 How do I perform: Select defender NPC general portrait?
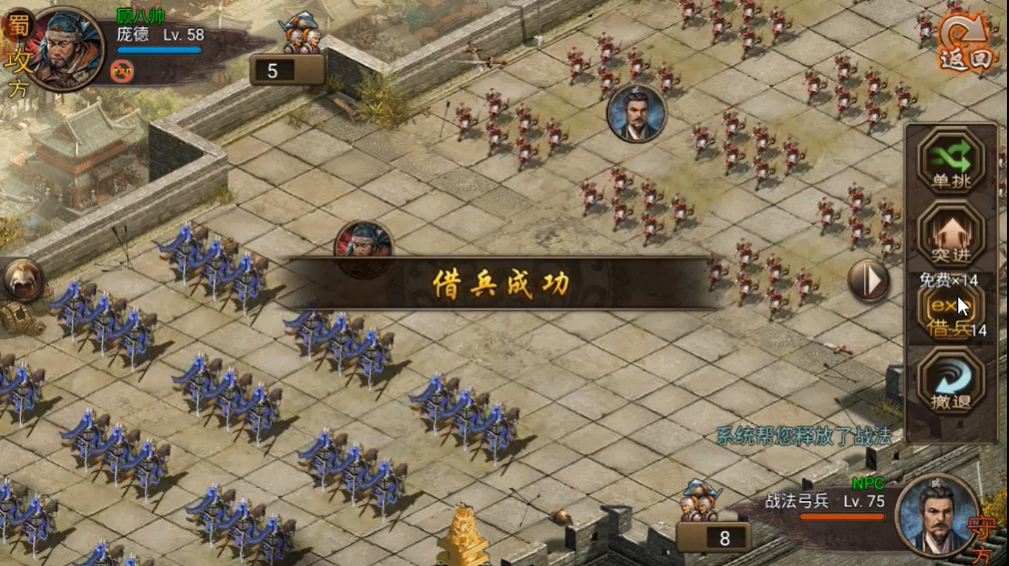937,515
